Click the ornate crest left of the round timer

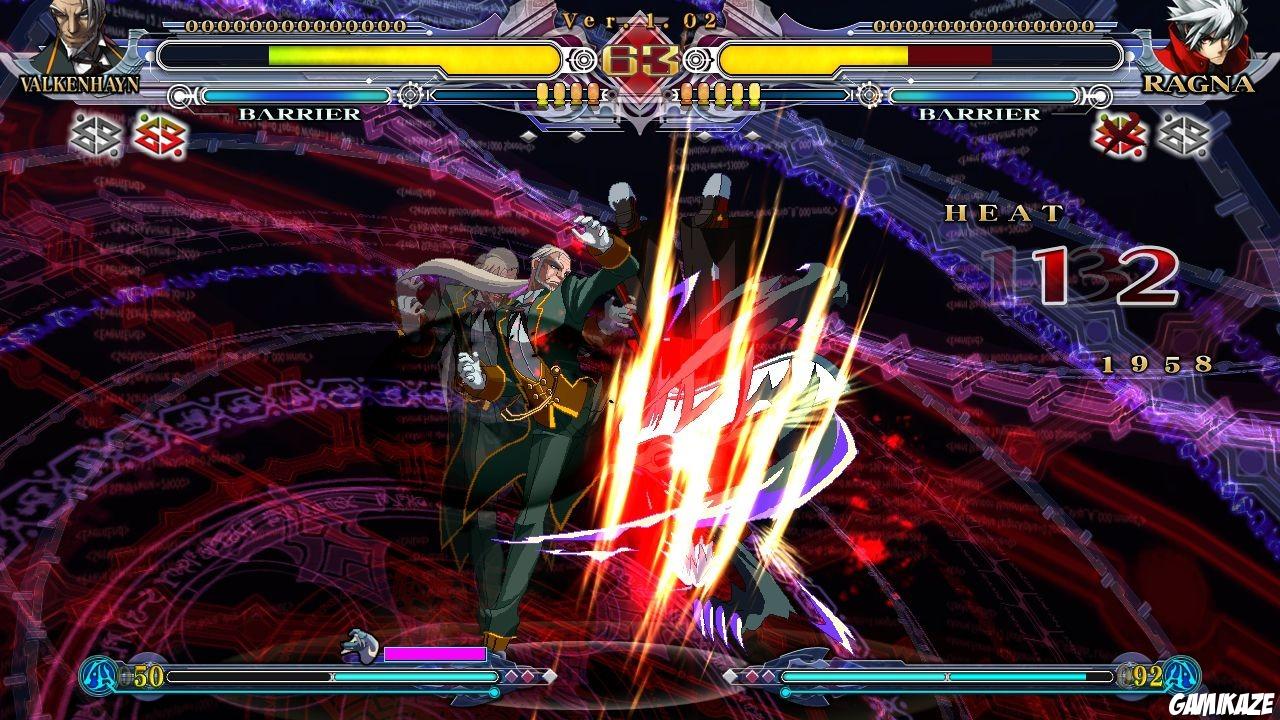(583, 58)
